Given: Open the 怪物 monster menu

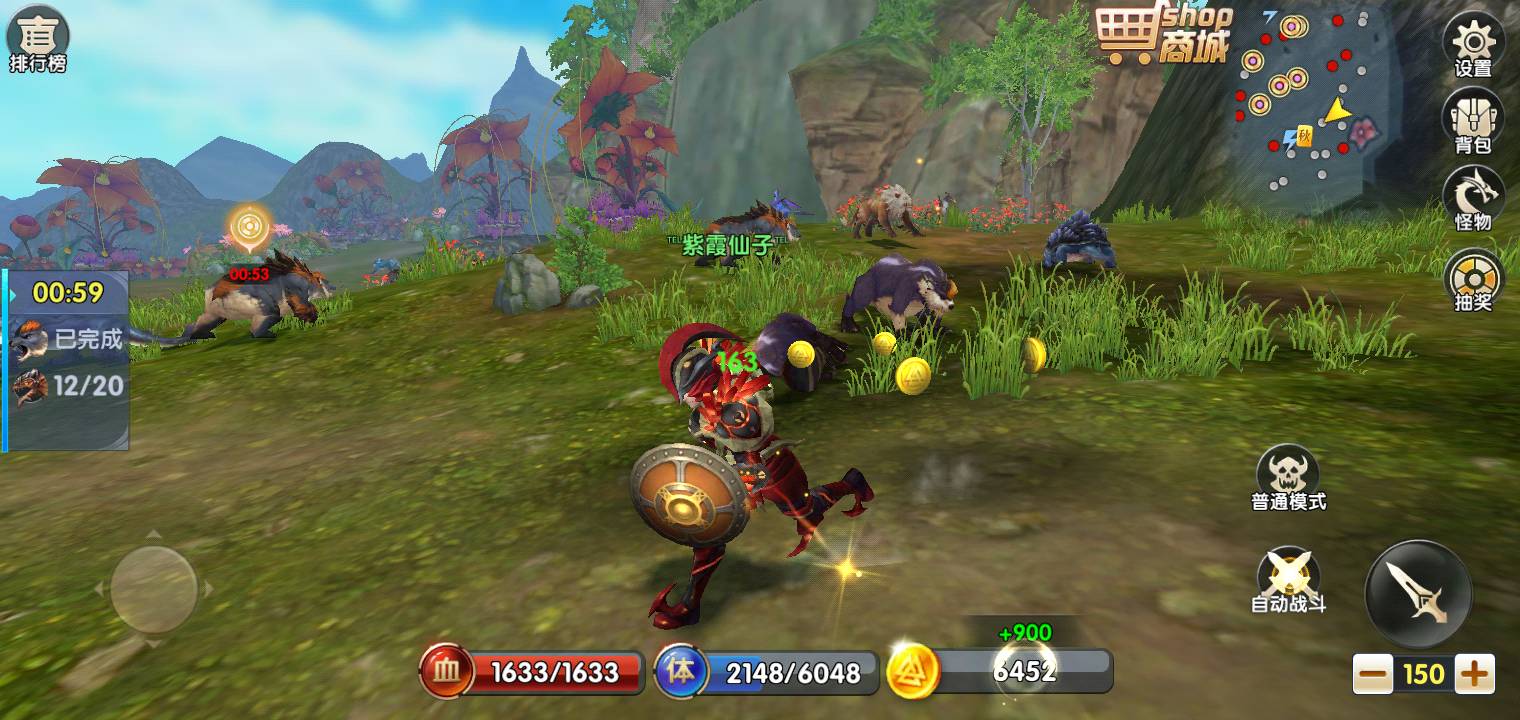Looking at the screenshot, I should [1473, 197].
